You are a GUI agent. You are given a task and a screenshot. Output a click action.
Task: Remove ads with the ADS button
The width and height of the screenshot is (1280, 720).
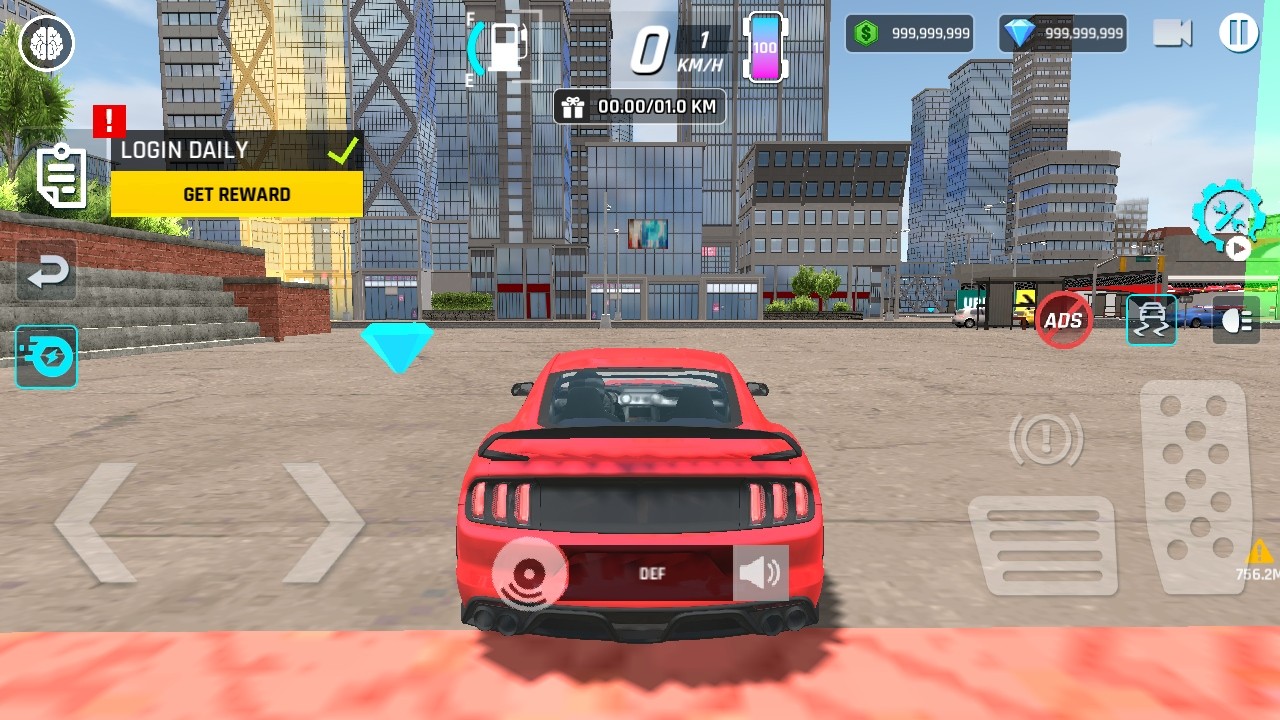(x=1063, y=320)
